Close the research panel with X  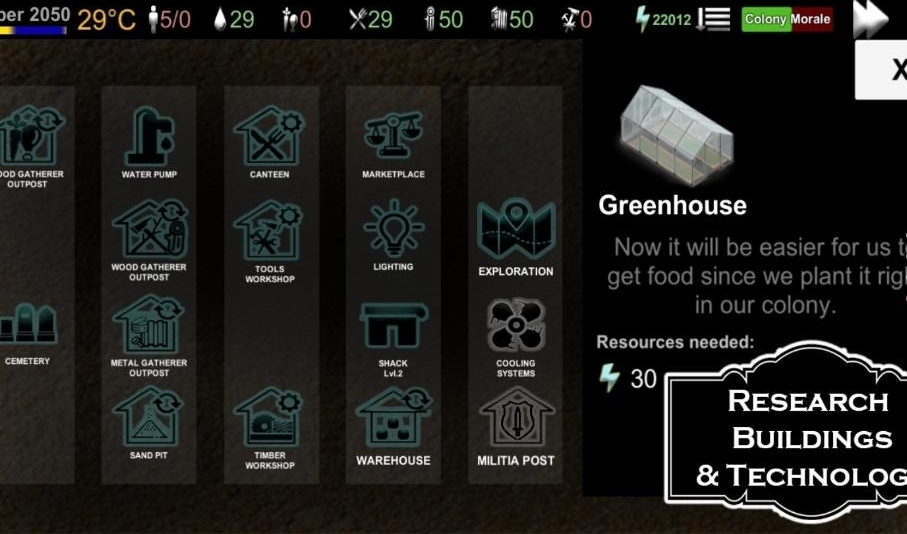point(893,70)
